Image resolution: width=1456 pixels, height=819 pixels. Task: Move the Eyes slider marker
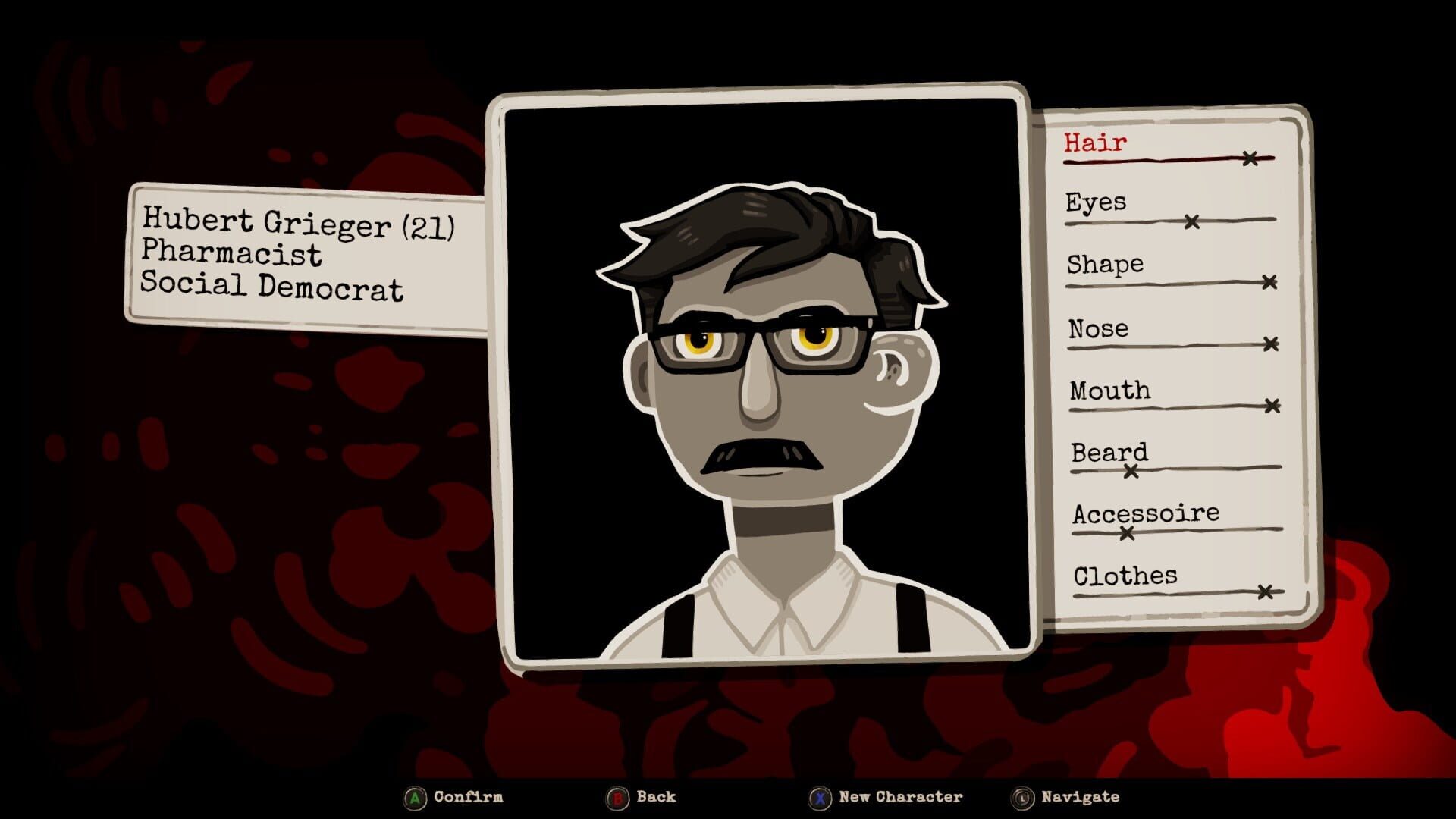[x=1193, y=219]
